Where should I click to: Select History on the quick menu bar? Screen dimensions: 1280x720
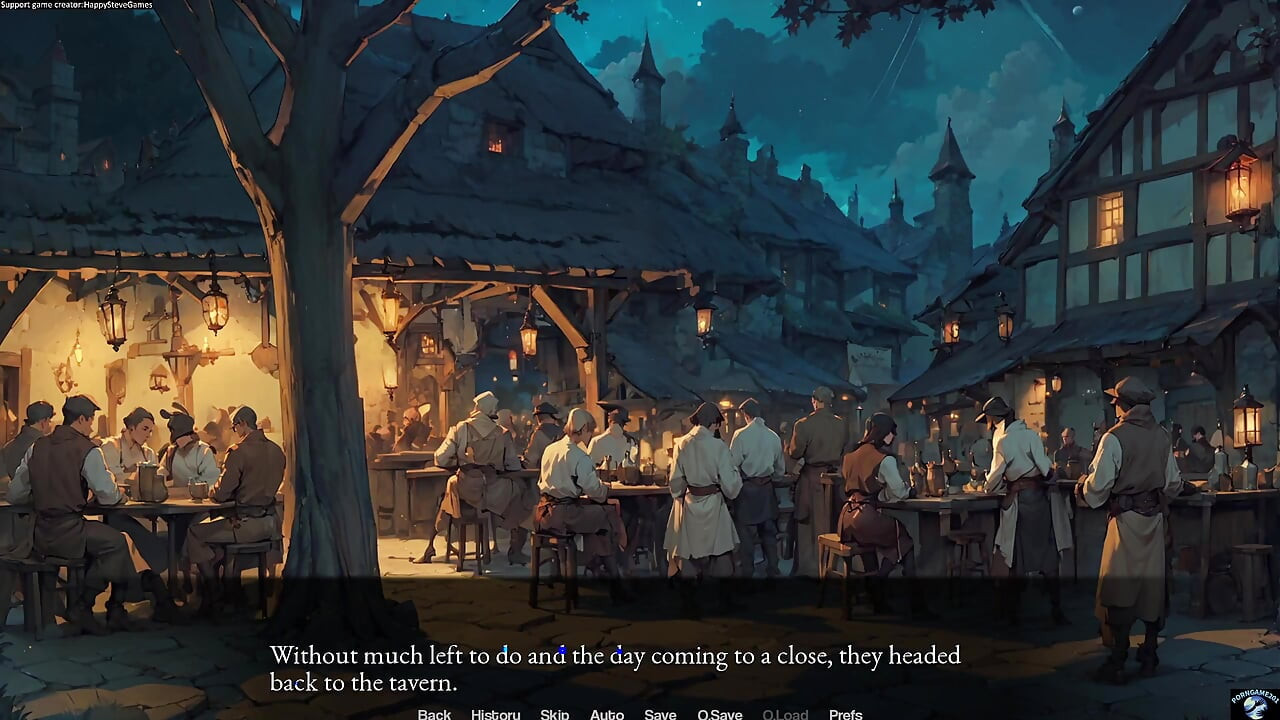coord(496,714)
